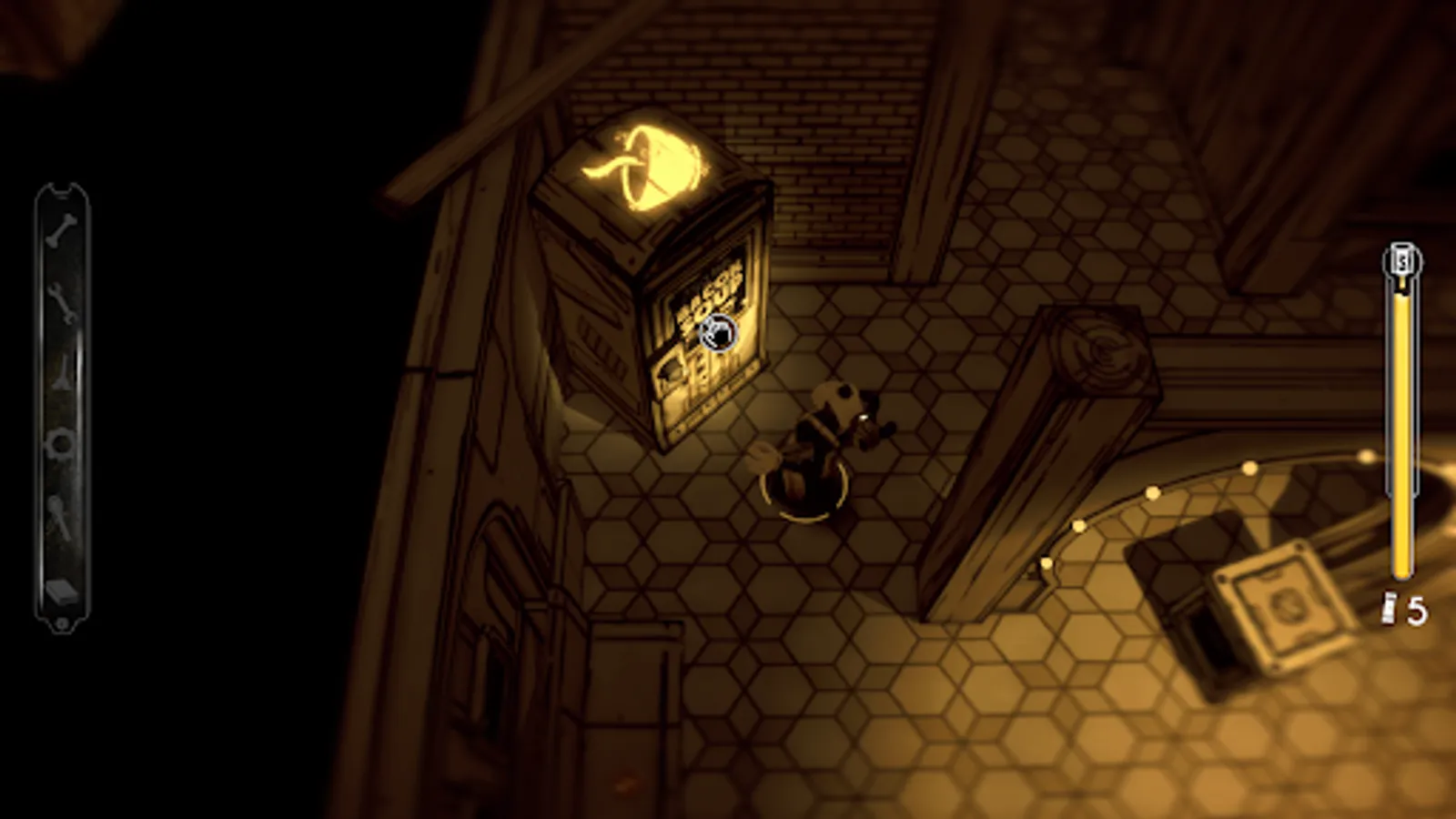Select the gear item in the inventory bar
Viewport: 1456px width, 819px height.
tap(59, 443)
